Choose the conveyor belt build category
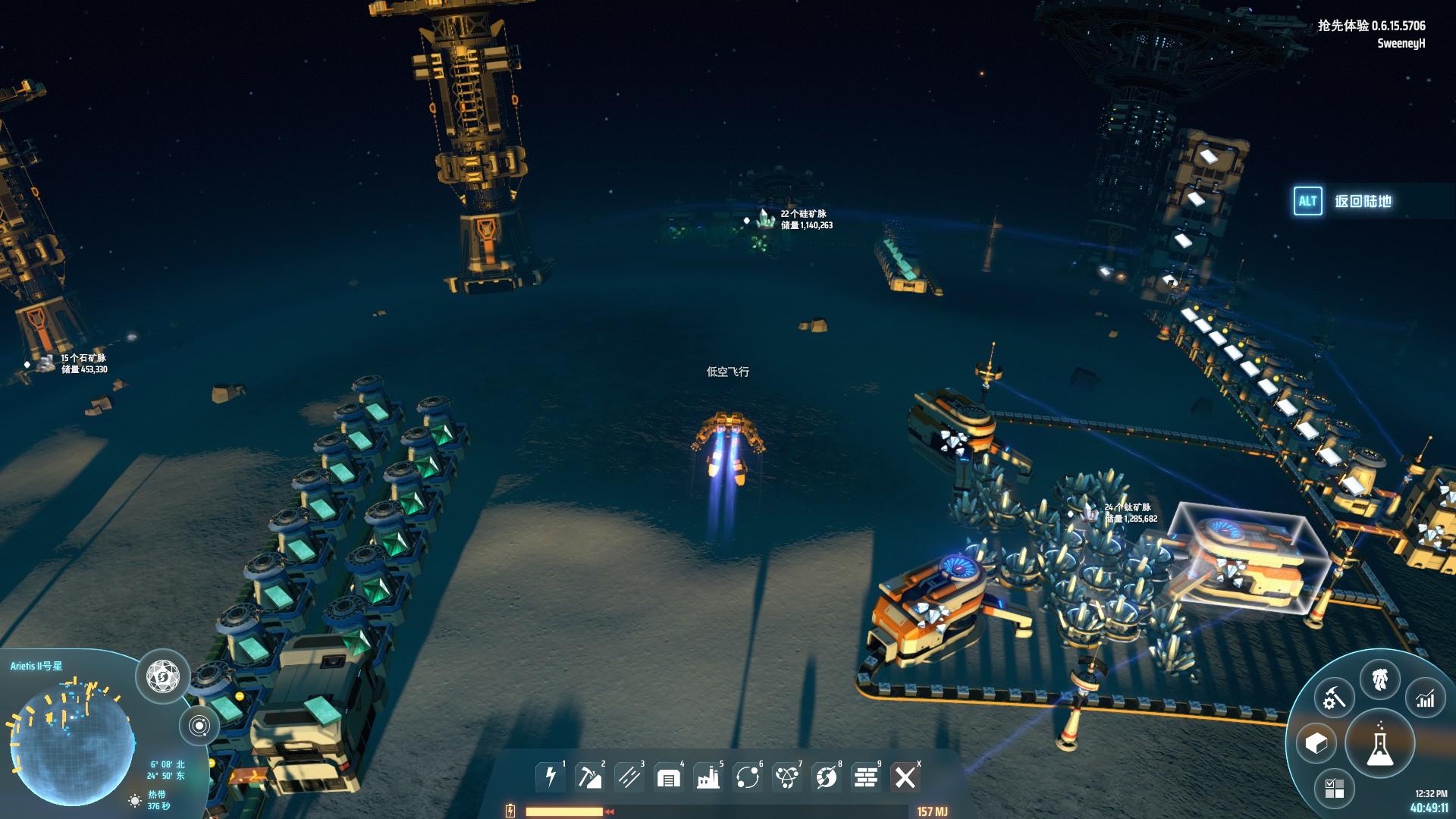Viewport: 1456px width, 819px height. coord(629,777)
